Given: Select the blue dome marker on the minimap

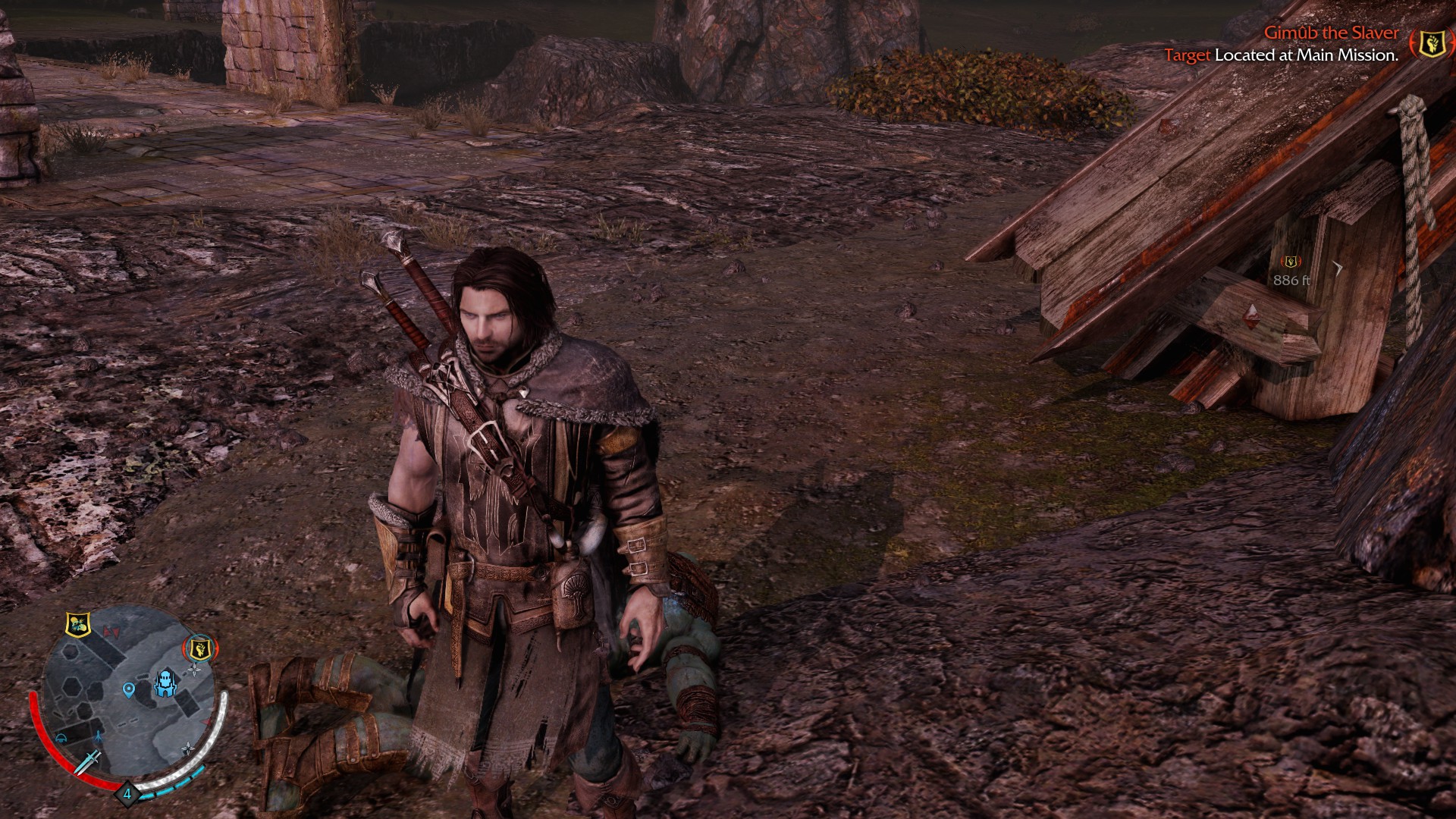Looking at the screenshot, I should (x=61, y=739).
